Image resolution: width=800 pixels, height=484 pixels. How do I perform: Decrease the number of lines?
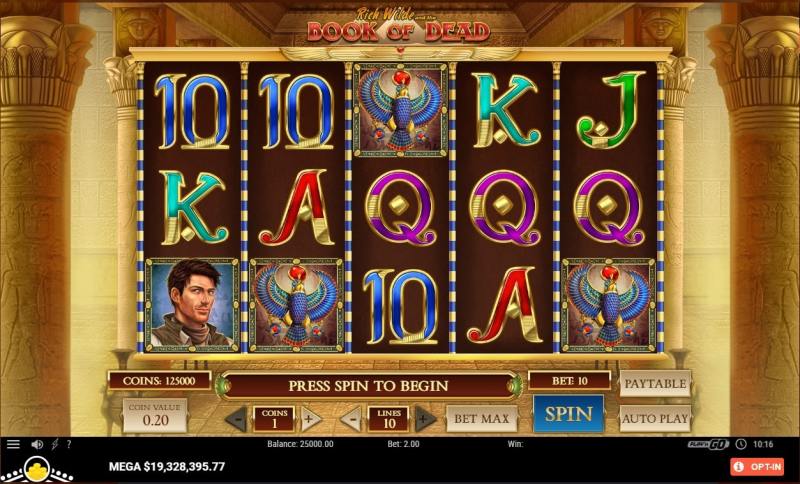coord(351,419)
